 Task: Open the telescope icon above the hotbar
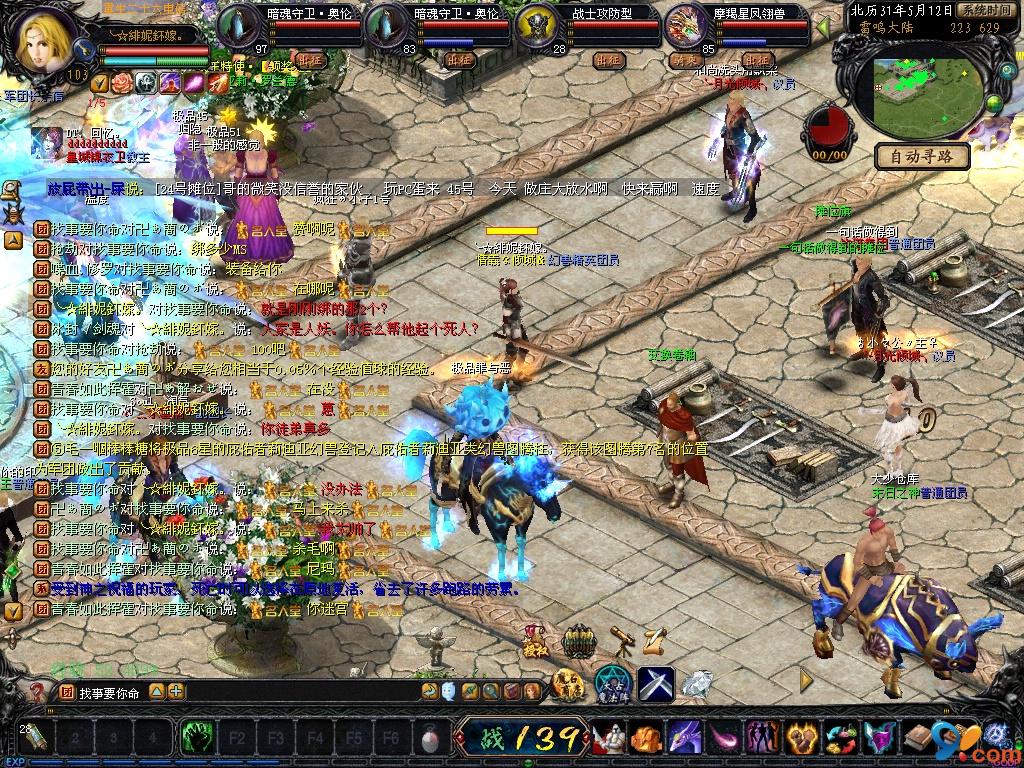click(x=622, y=638)
